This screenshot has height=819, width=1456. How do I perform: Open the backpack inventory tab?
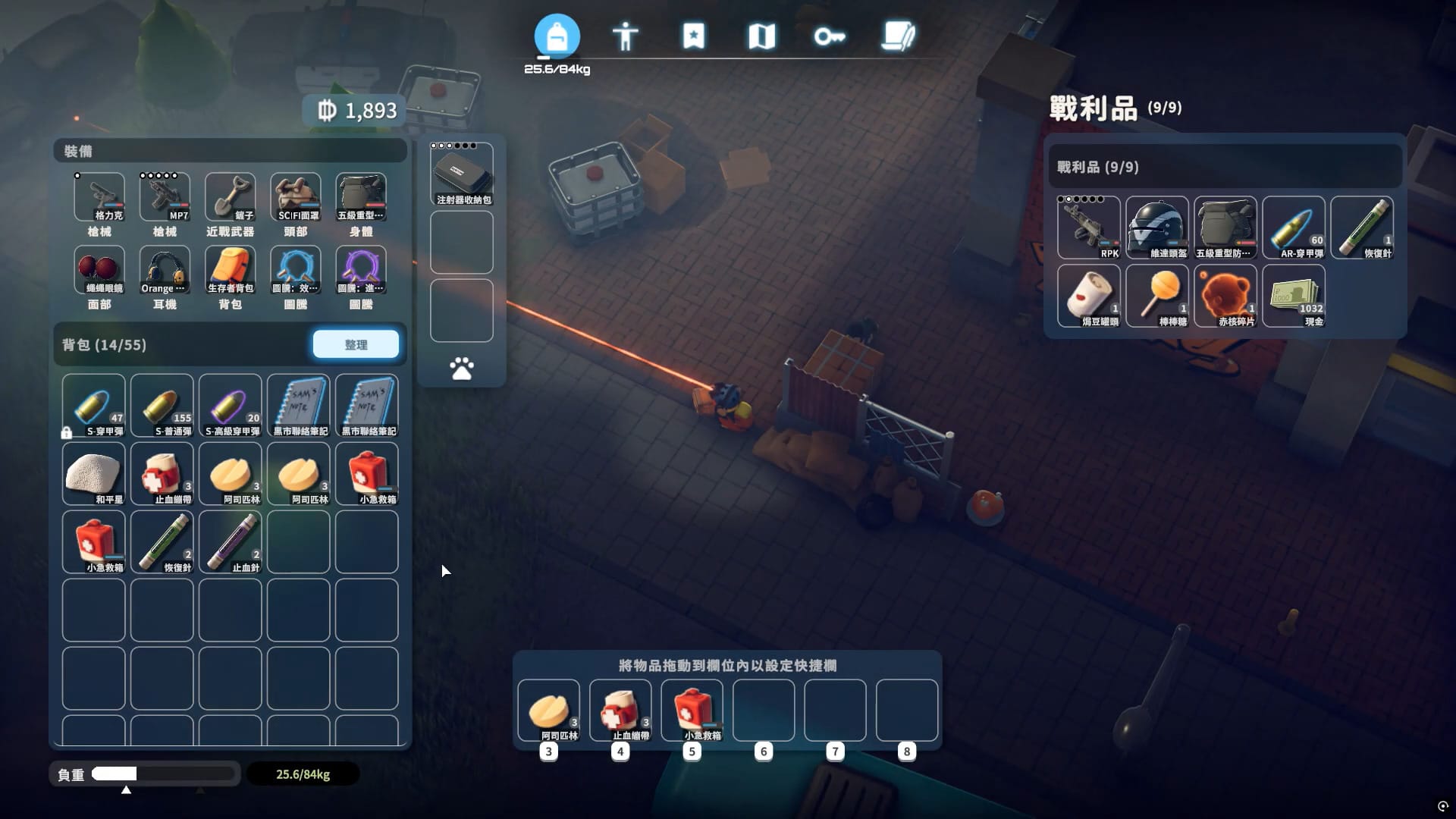tap(557, 36)
